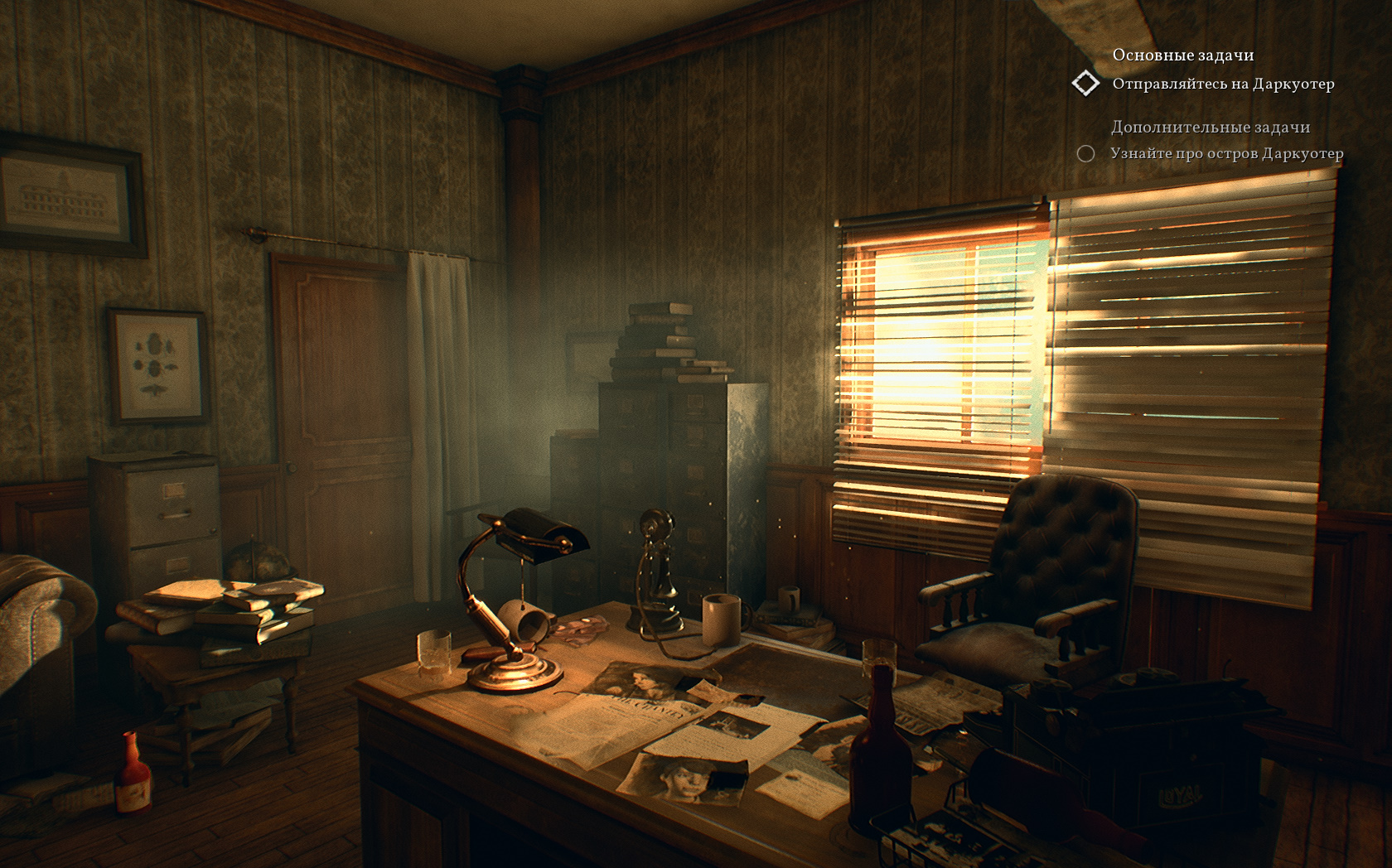Select the optional objective 'Узнайте про остров Даркуотер'

[x=1226, y=153]
